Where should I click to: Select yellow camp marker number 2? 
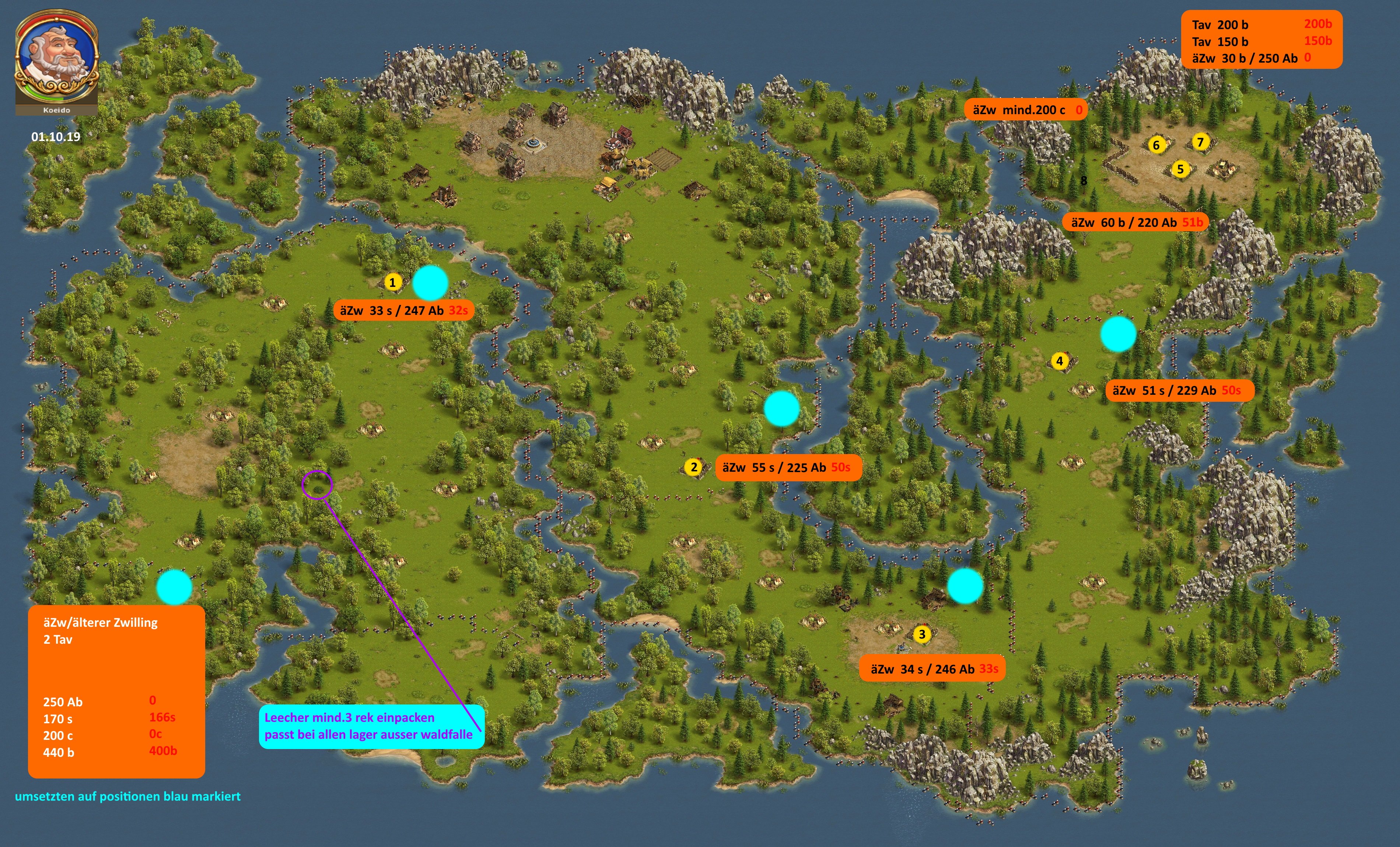(x=694, y=467)
